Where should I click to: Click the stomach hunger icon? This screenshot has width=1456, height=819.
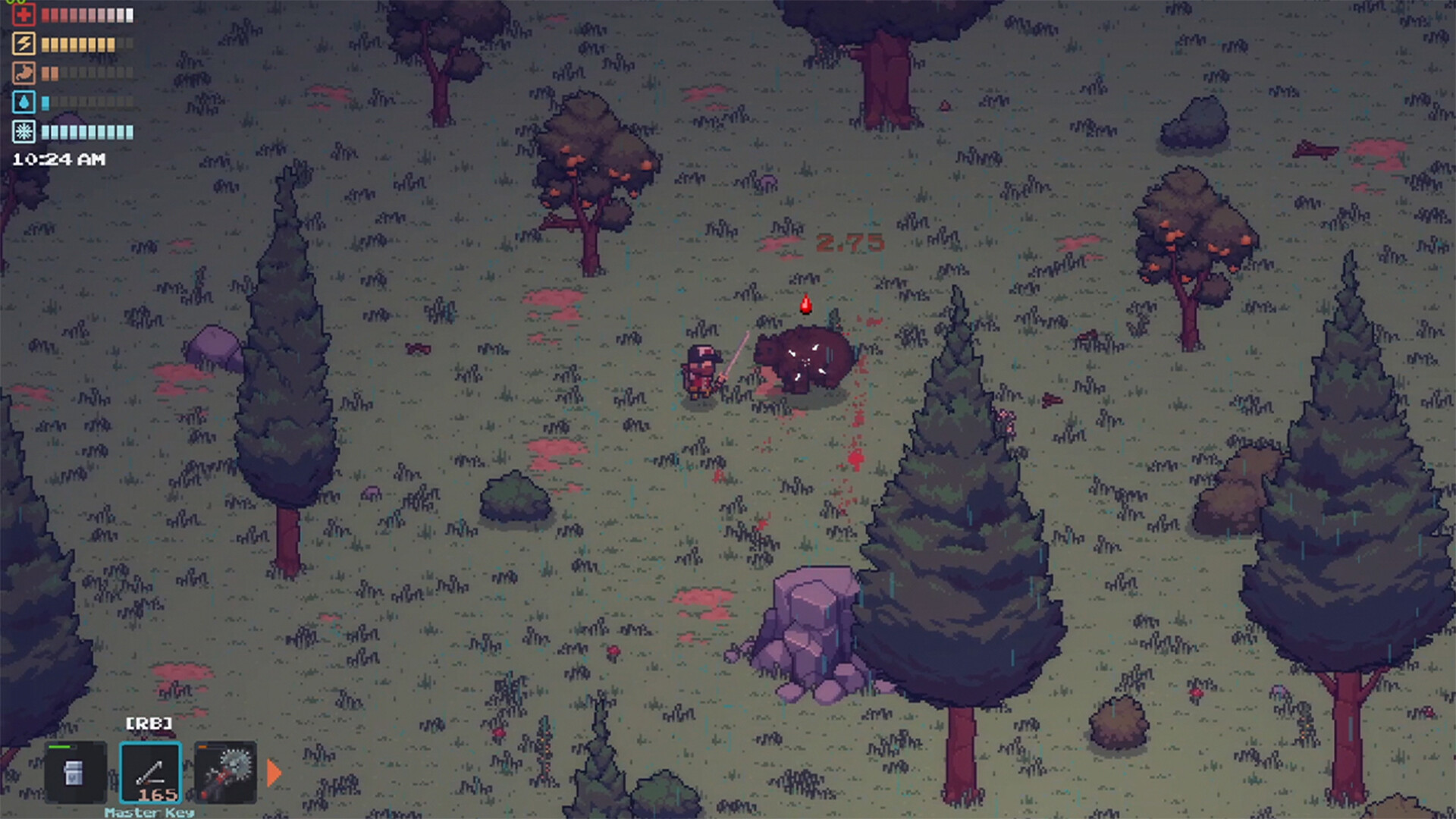tap(24, 73)
